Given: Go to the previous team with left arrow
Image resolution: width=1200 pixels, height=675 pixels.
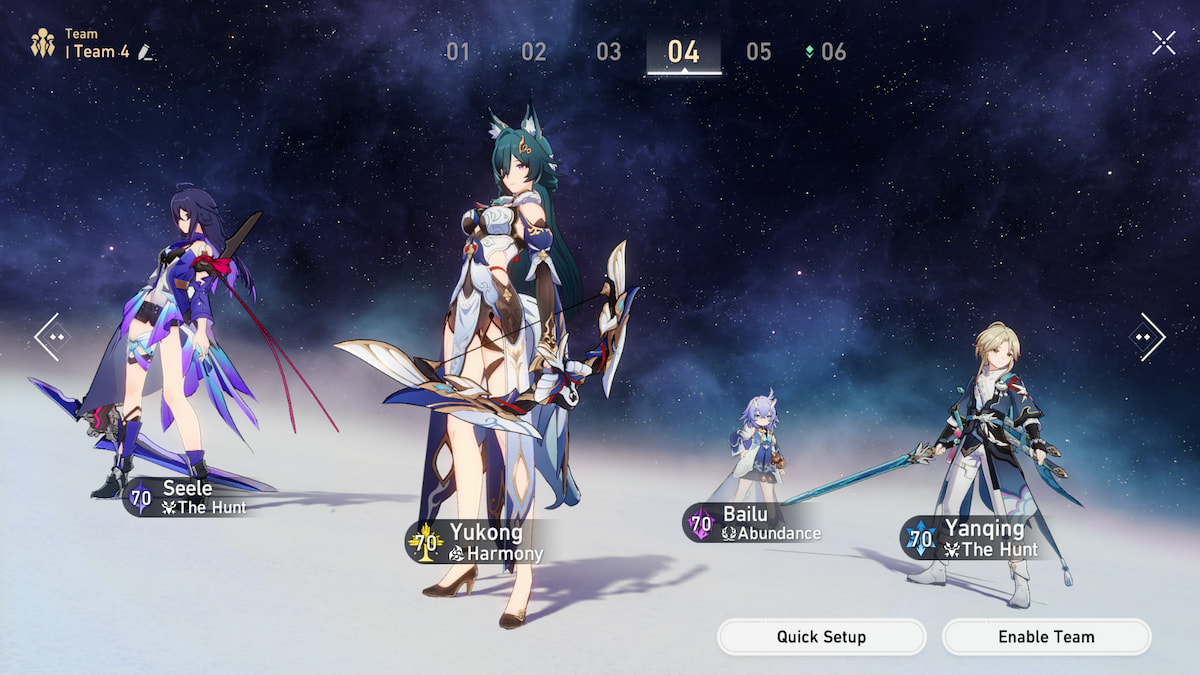Looking at the screenshot, I should (x=51, y=337).
